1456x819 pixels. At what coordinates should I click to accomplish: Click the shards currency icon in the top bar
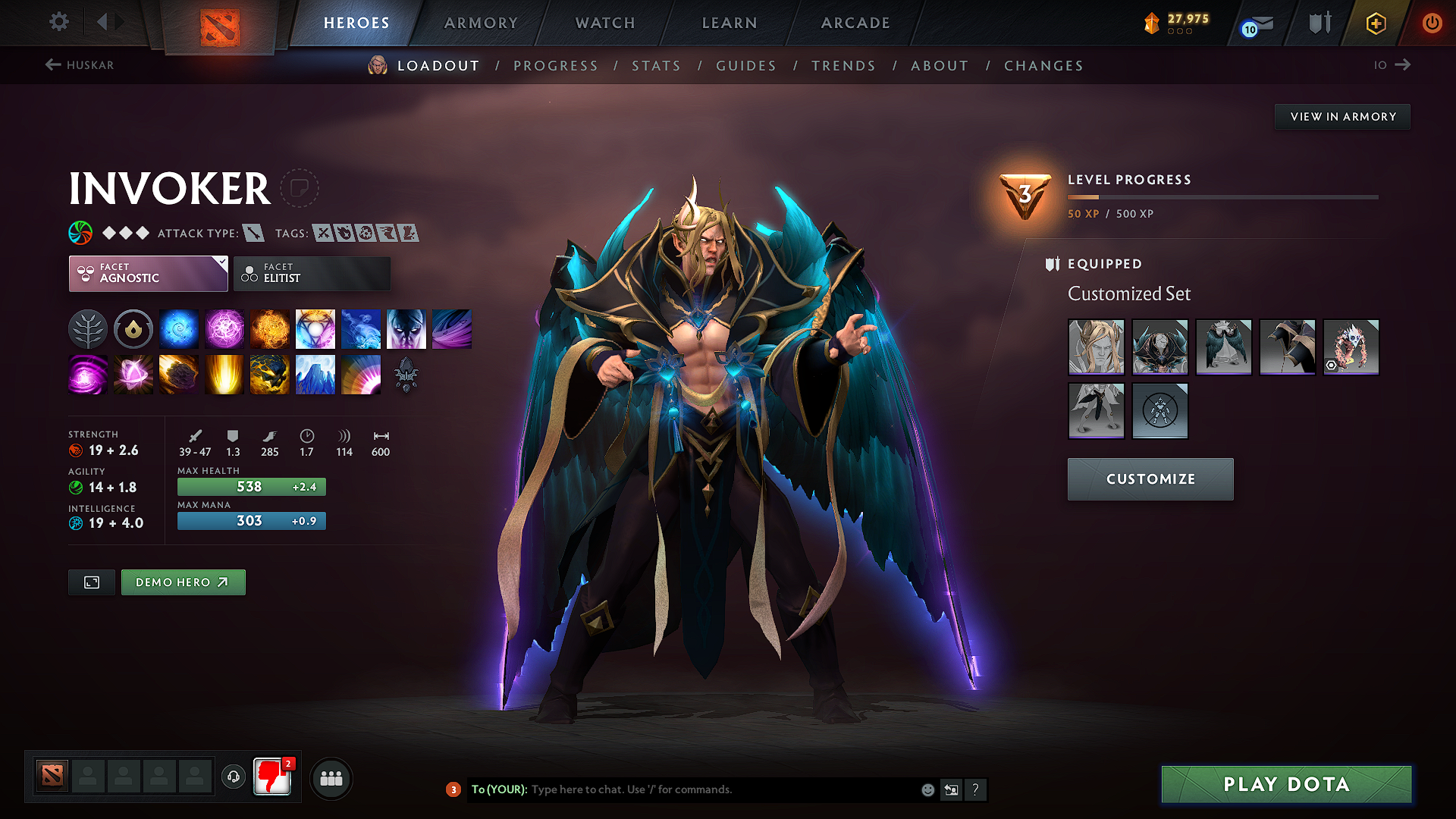[1151, 23]
